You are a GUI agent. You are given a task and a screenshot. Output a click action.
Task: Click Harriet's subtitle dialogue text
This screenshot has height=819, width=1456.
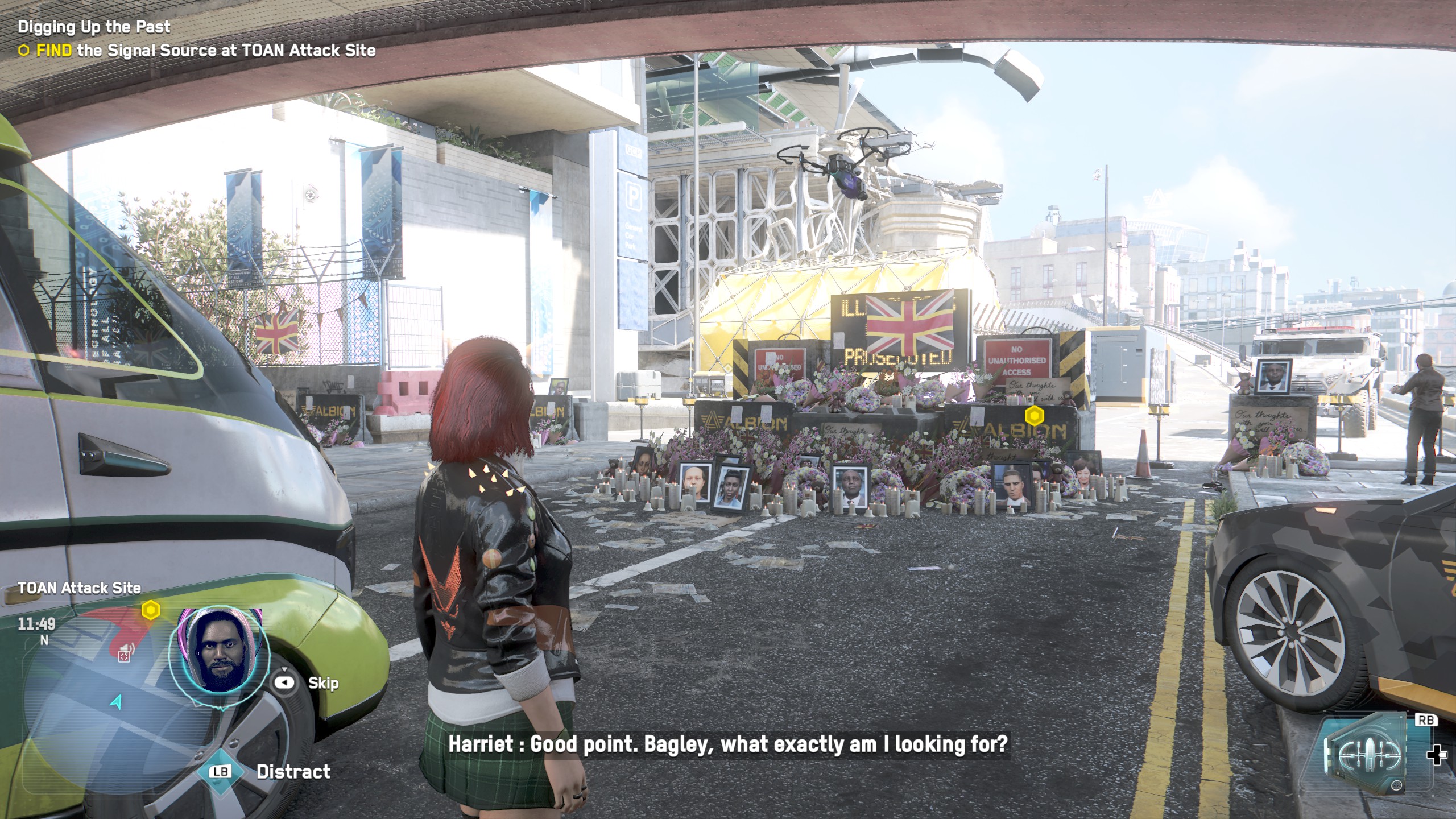pos(728,743)
